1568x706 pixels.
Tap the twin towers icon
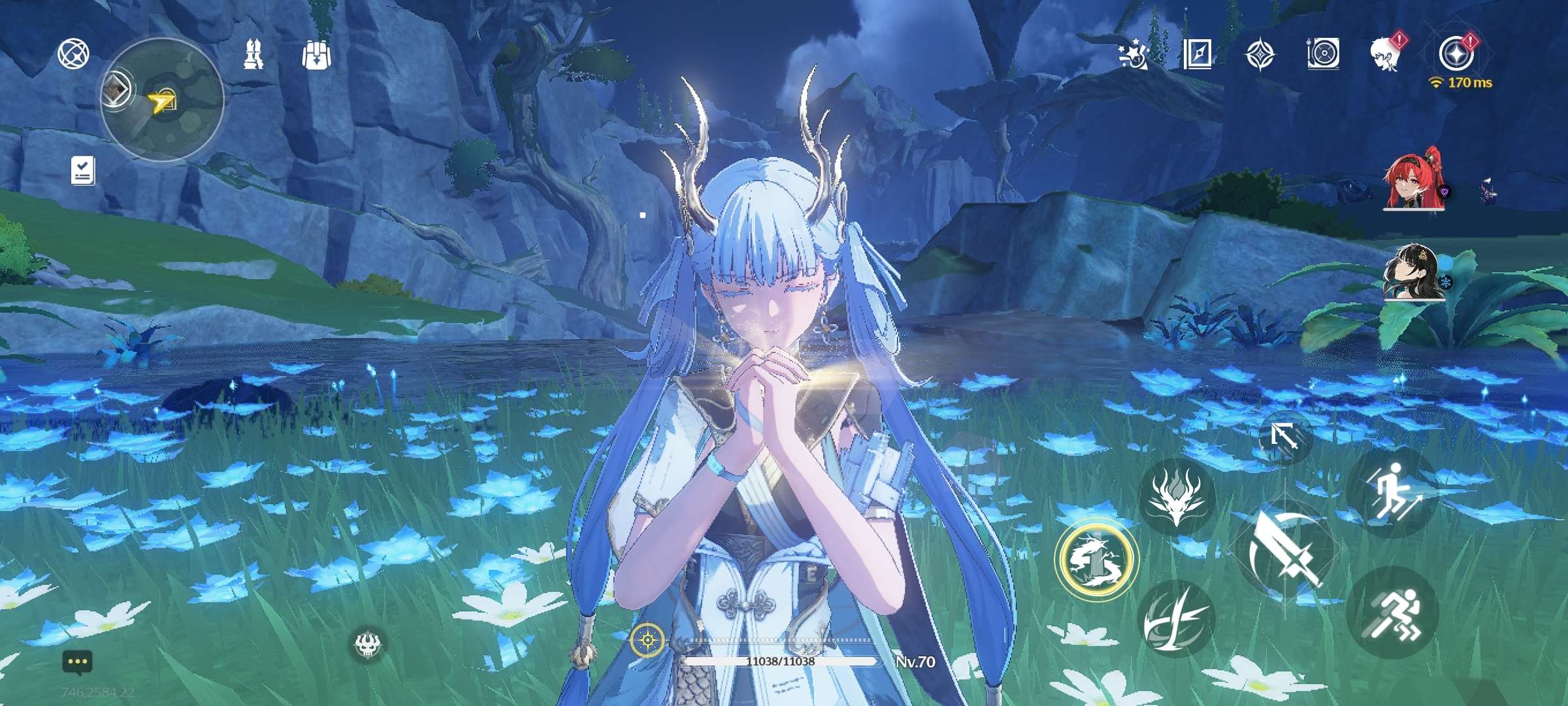click(x=253, y=54)
